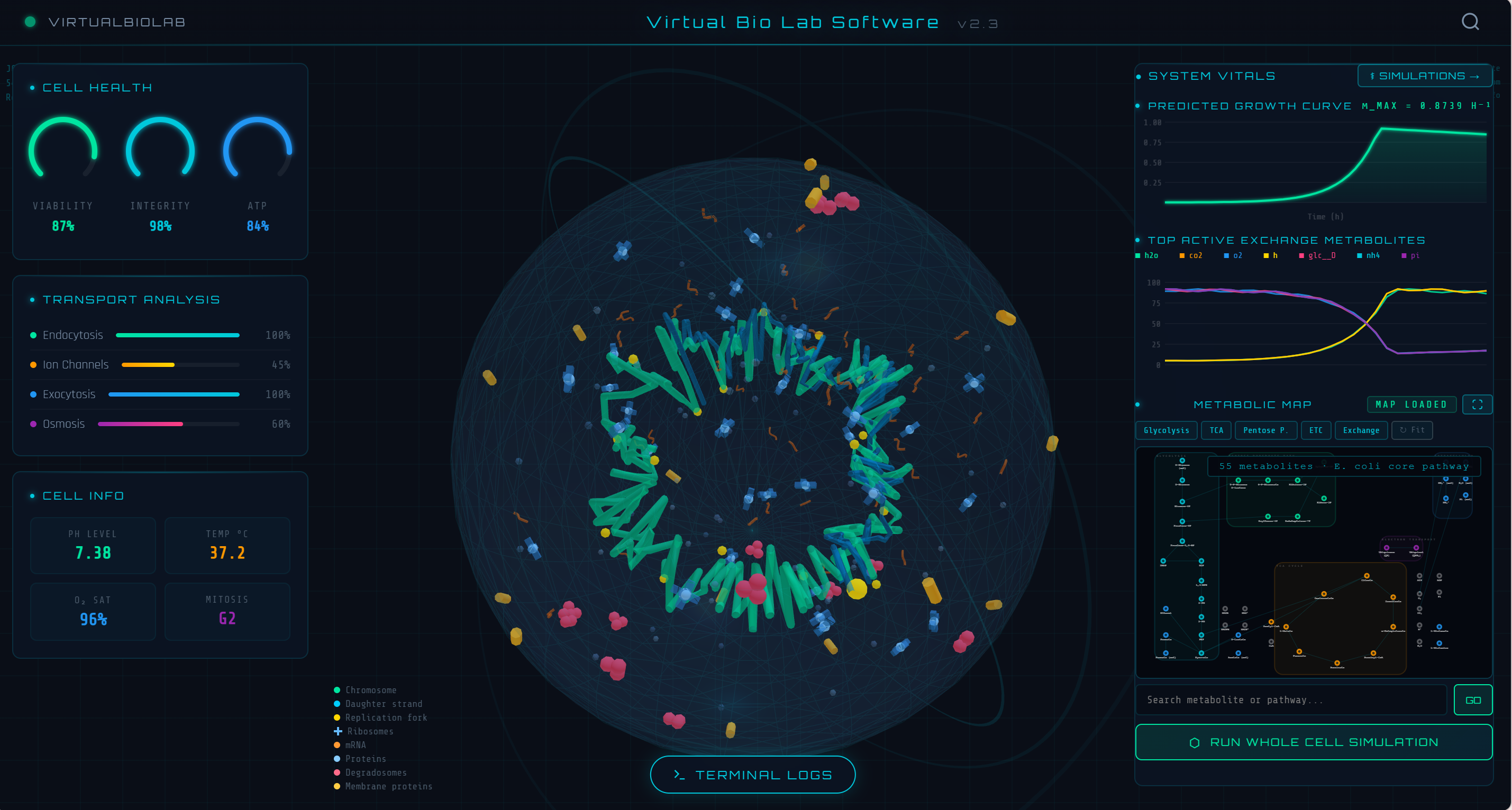This screenshot has height=810, width=1512.
Task: Click the VirtualBioLab green logo icon
Action: point(30,22)
